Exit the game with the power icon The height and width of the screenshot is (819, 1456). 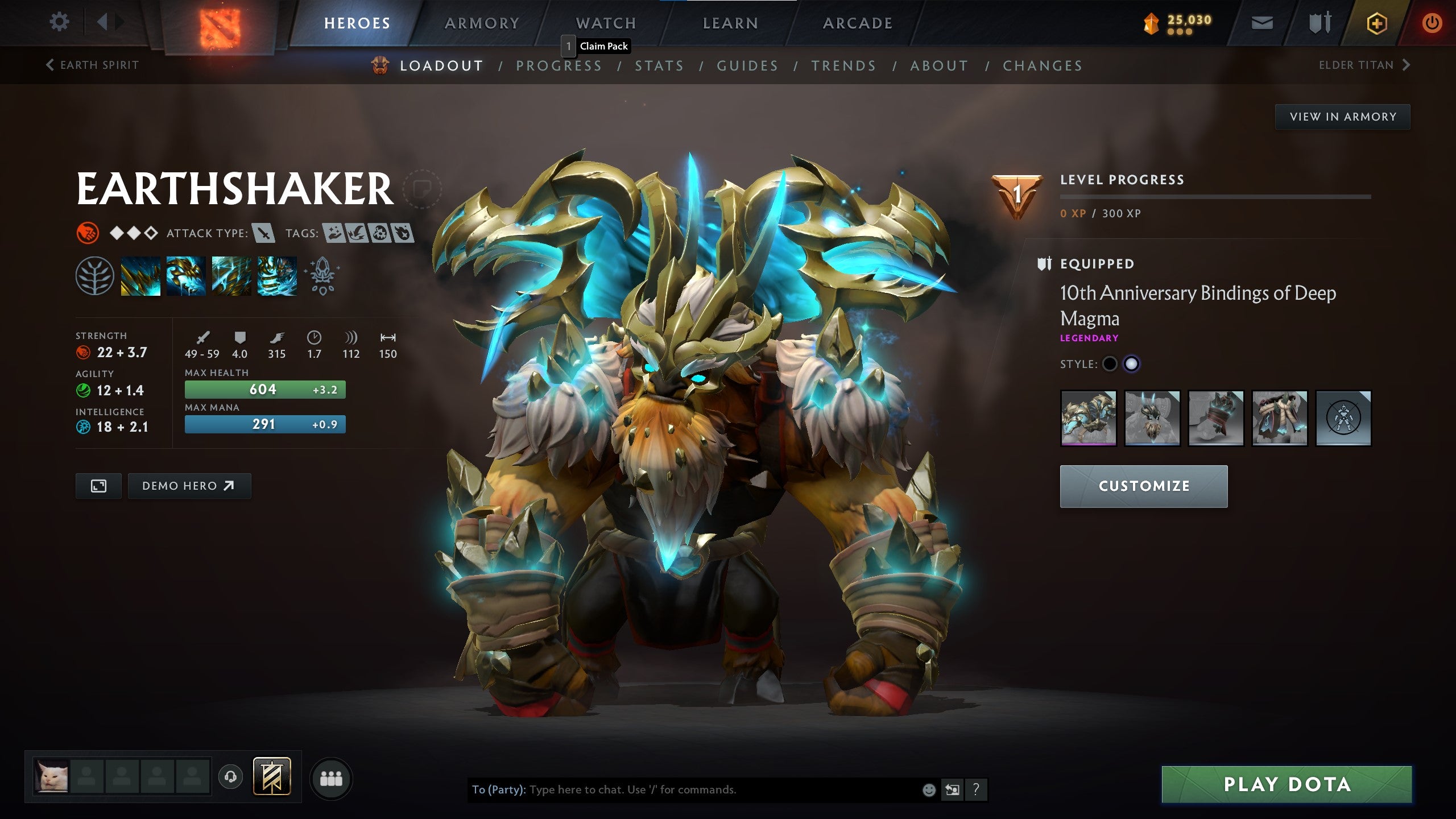(x=1434, y=23)
